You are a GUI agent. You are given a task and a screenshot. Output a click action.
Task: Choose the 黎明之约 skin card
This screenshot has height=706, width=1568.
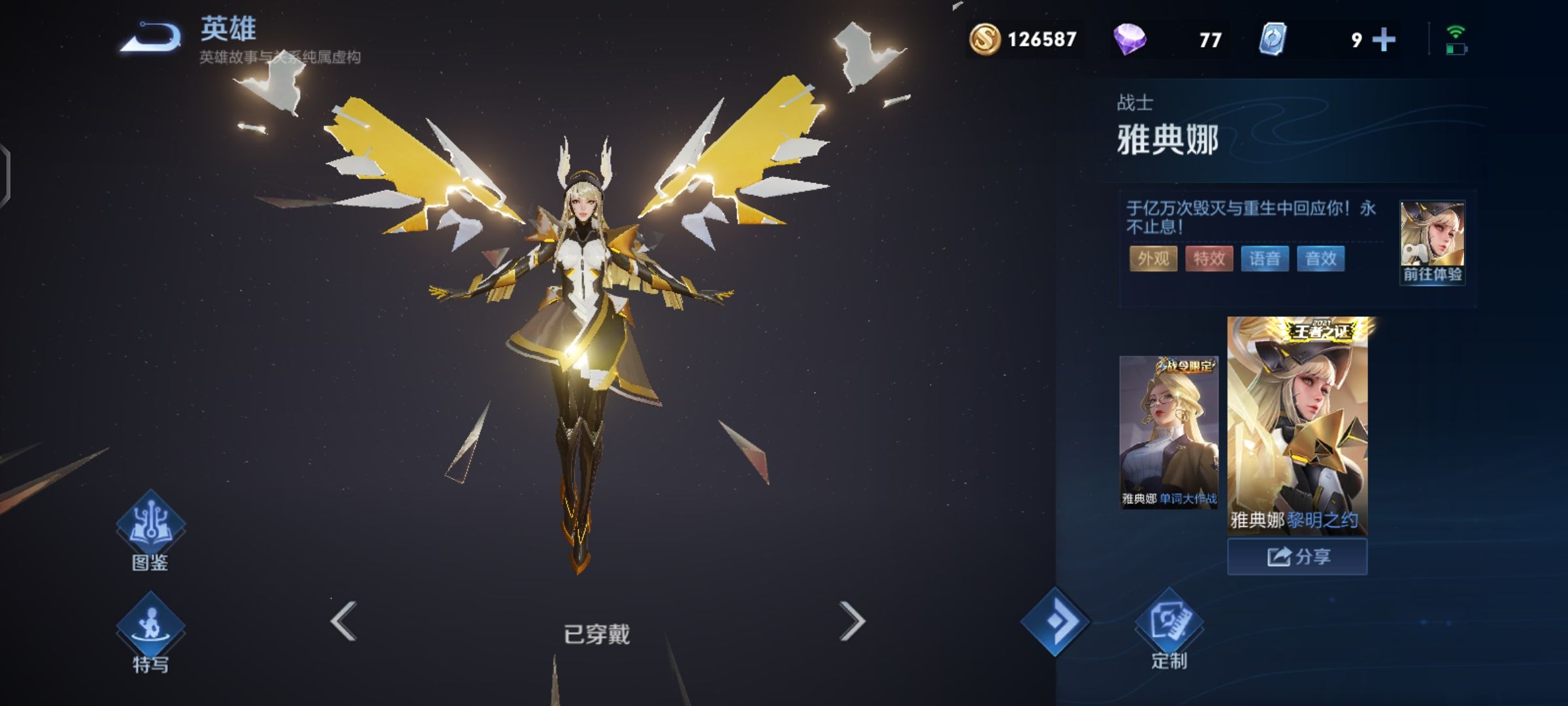click(1297, 426)
